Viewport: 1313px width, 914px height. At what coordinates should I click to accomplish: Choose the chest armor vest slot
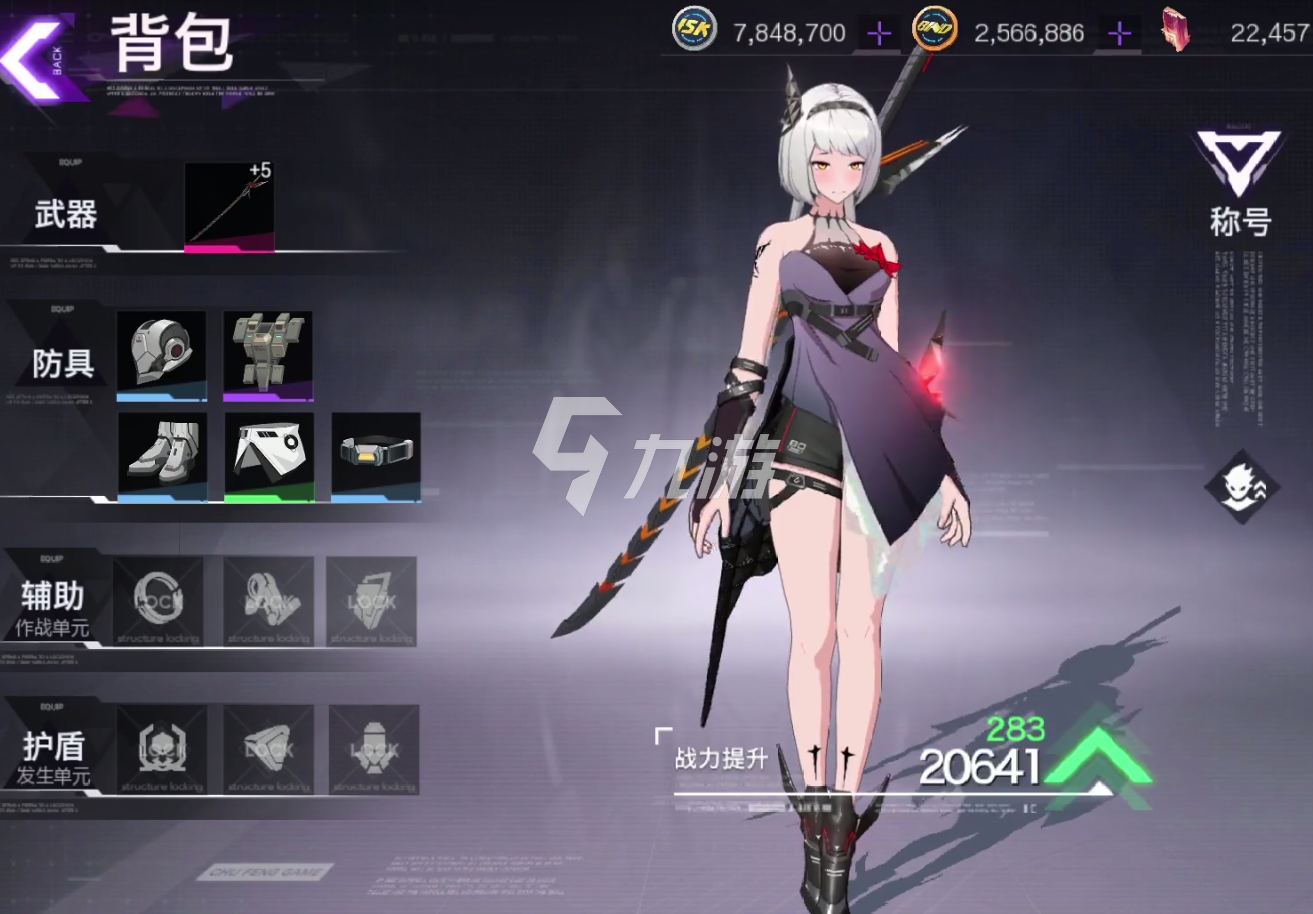[268, 355]
